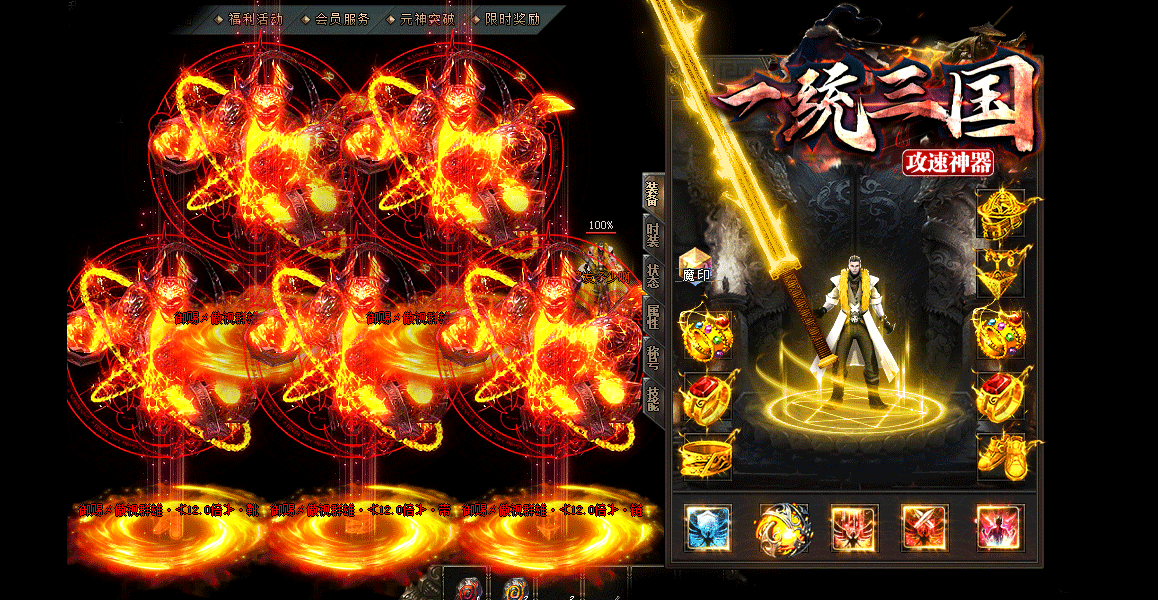1158x600 pixels.
Task: Open the 状态 status tab
Action: coord(652,276)
